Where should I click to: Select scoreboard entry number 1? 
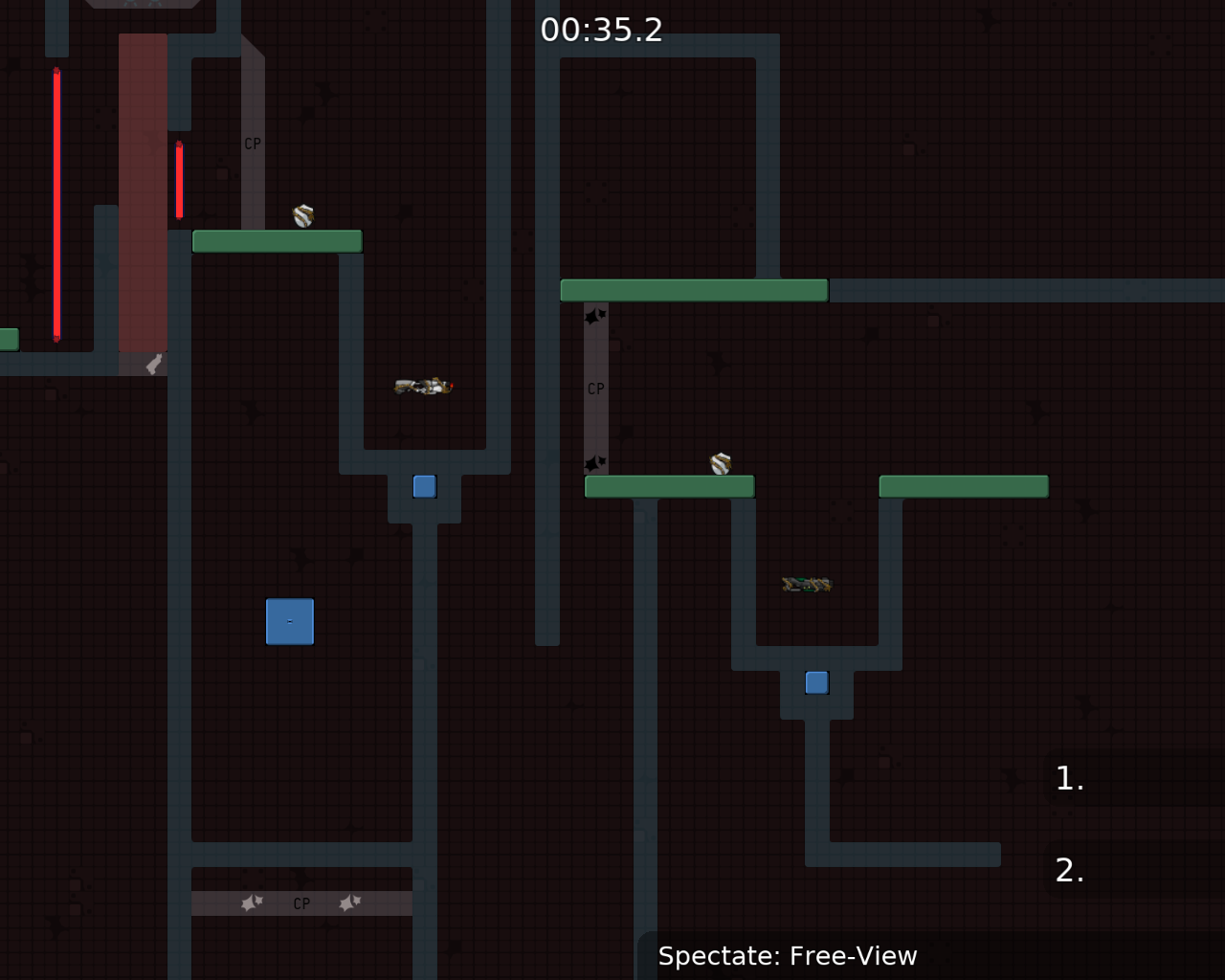tap(1068, 779)
